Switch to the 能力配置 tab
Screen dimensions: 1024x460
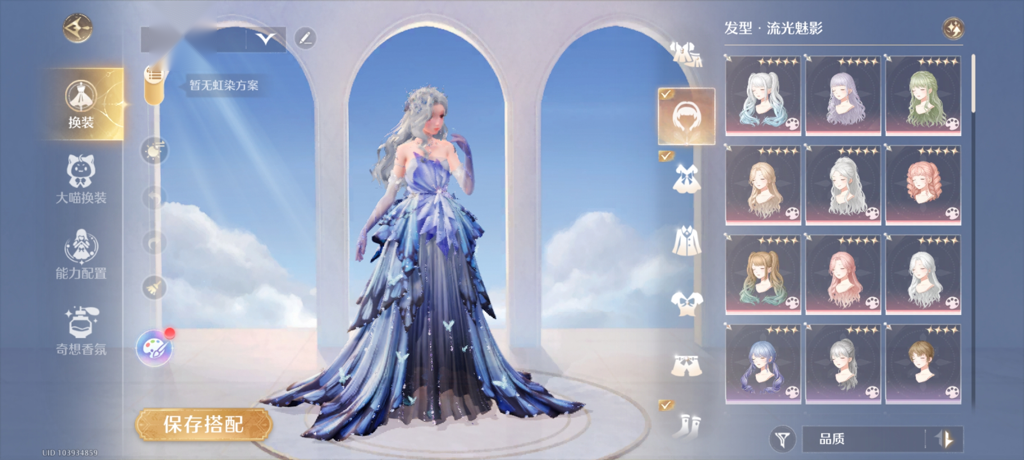(81, 254)
